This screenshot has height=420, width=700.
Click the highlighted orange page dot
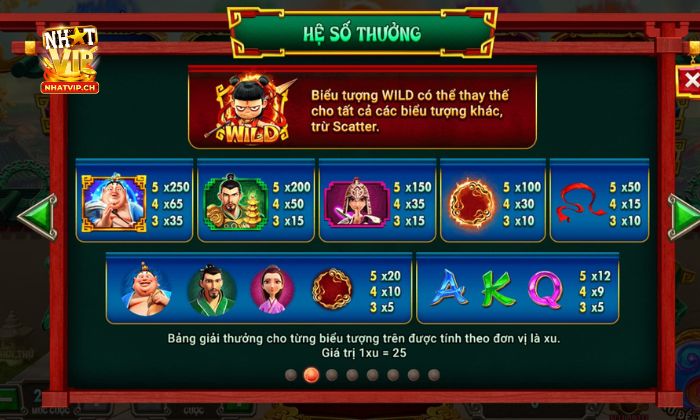(310, 375)
